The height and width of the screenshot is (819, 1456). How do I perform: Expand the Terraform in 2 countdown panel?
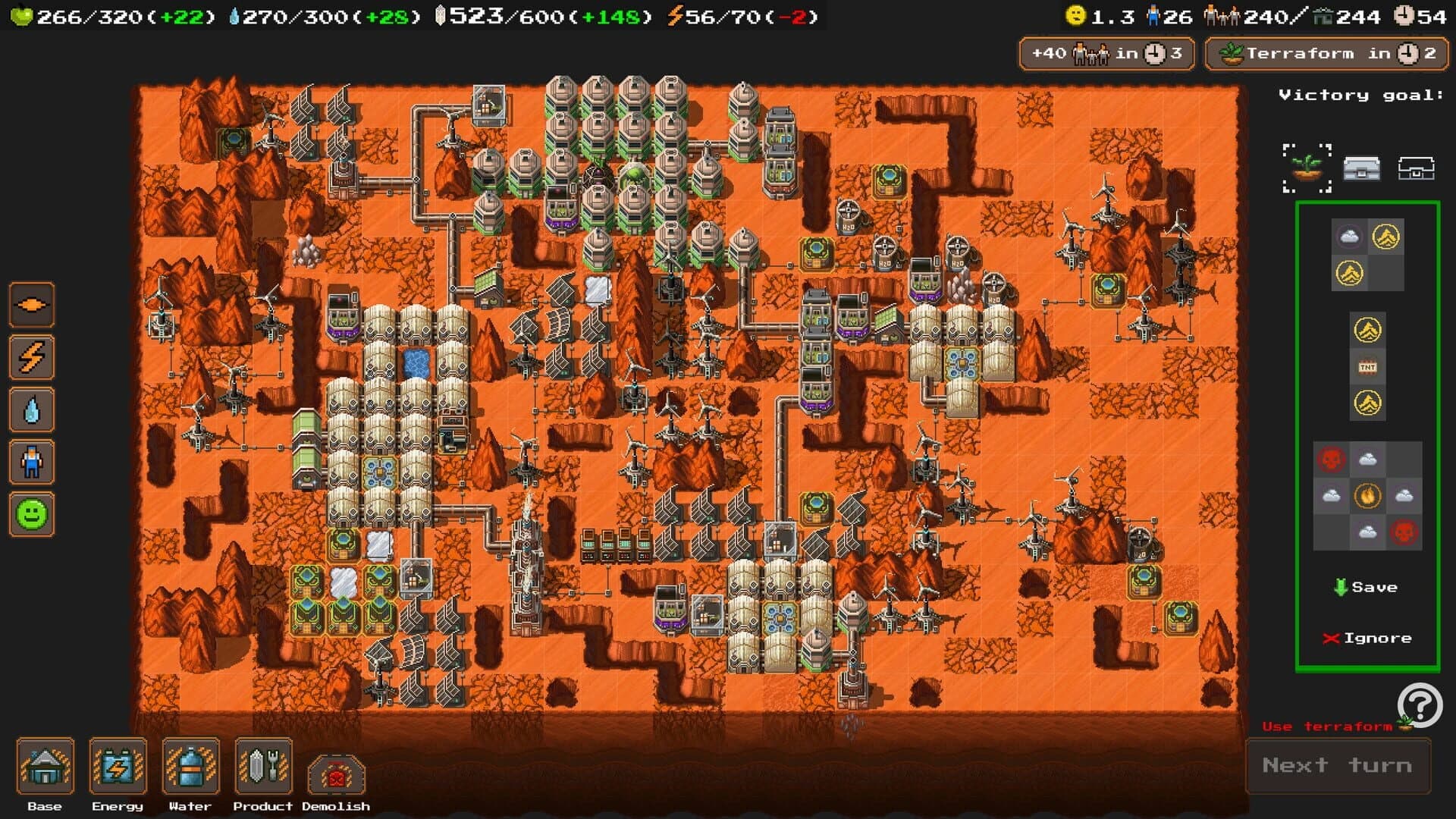pos(1326,53)
